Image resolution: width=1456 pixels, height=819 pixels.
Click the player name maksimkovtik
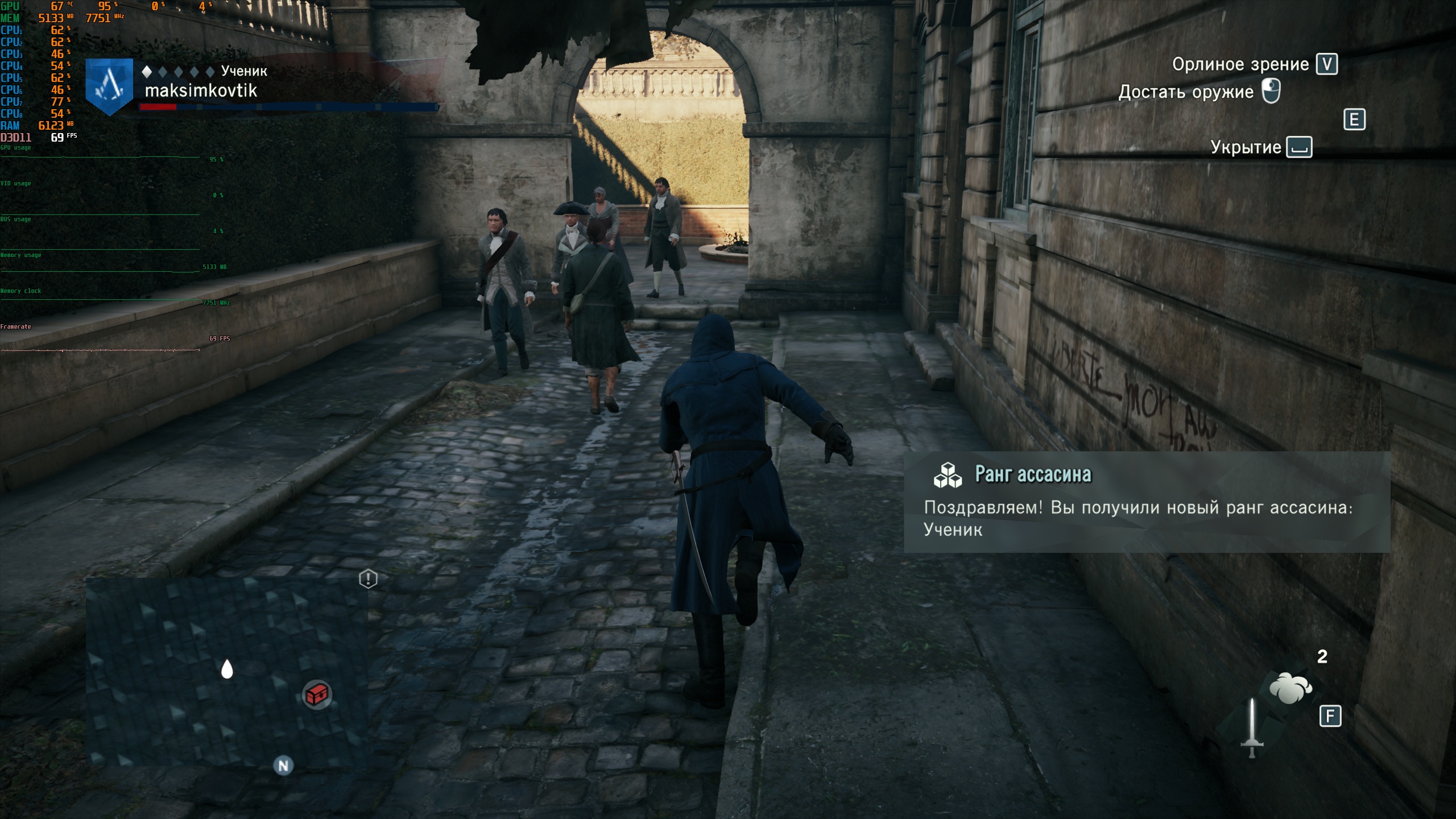coord(201,91)
